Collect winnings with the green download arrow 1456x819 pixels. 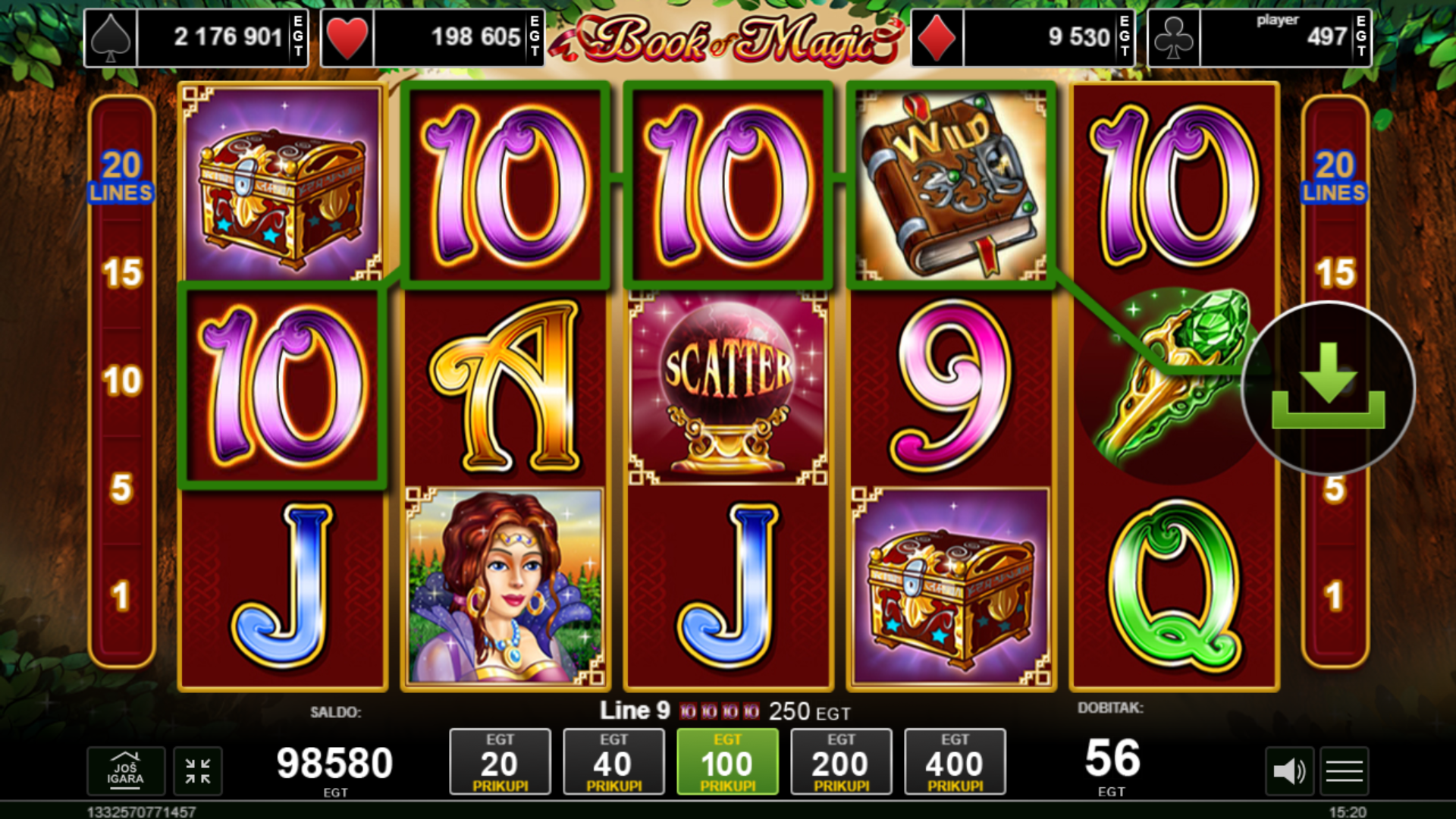1329,388
